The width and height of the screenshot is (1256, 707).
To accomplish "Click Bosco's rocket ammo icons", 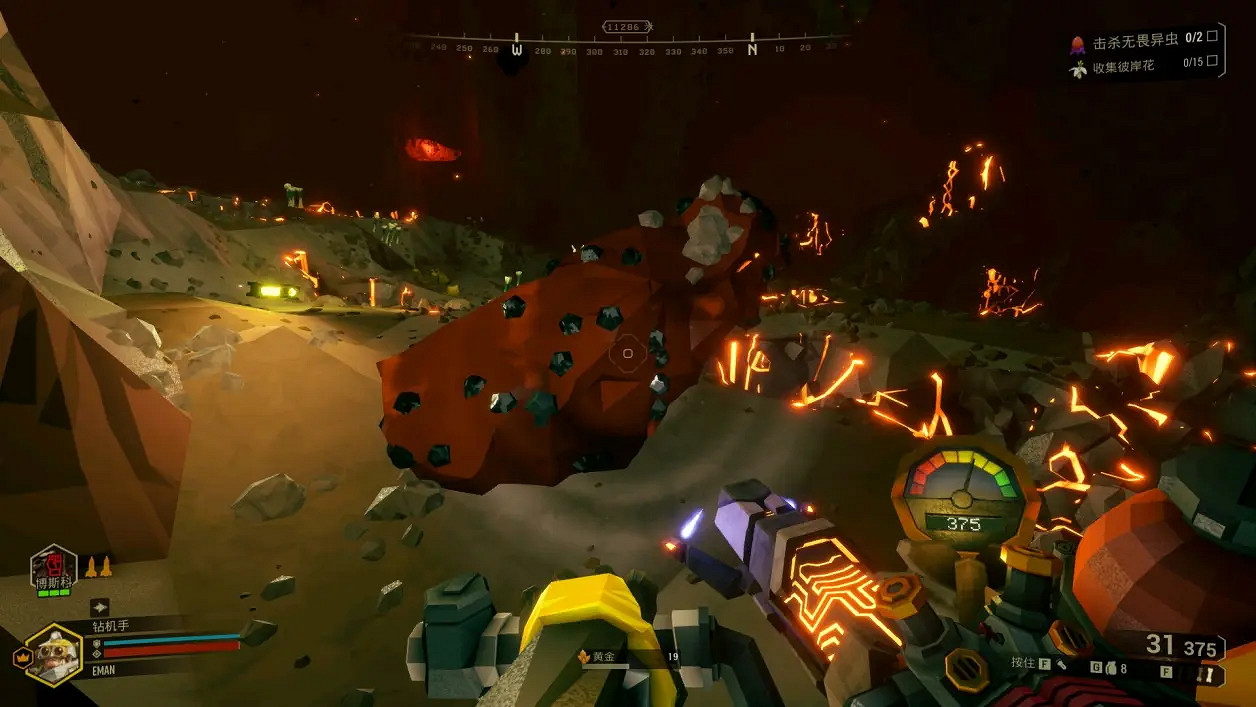I will [98, 567].
